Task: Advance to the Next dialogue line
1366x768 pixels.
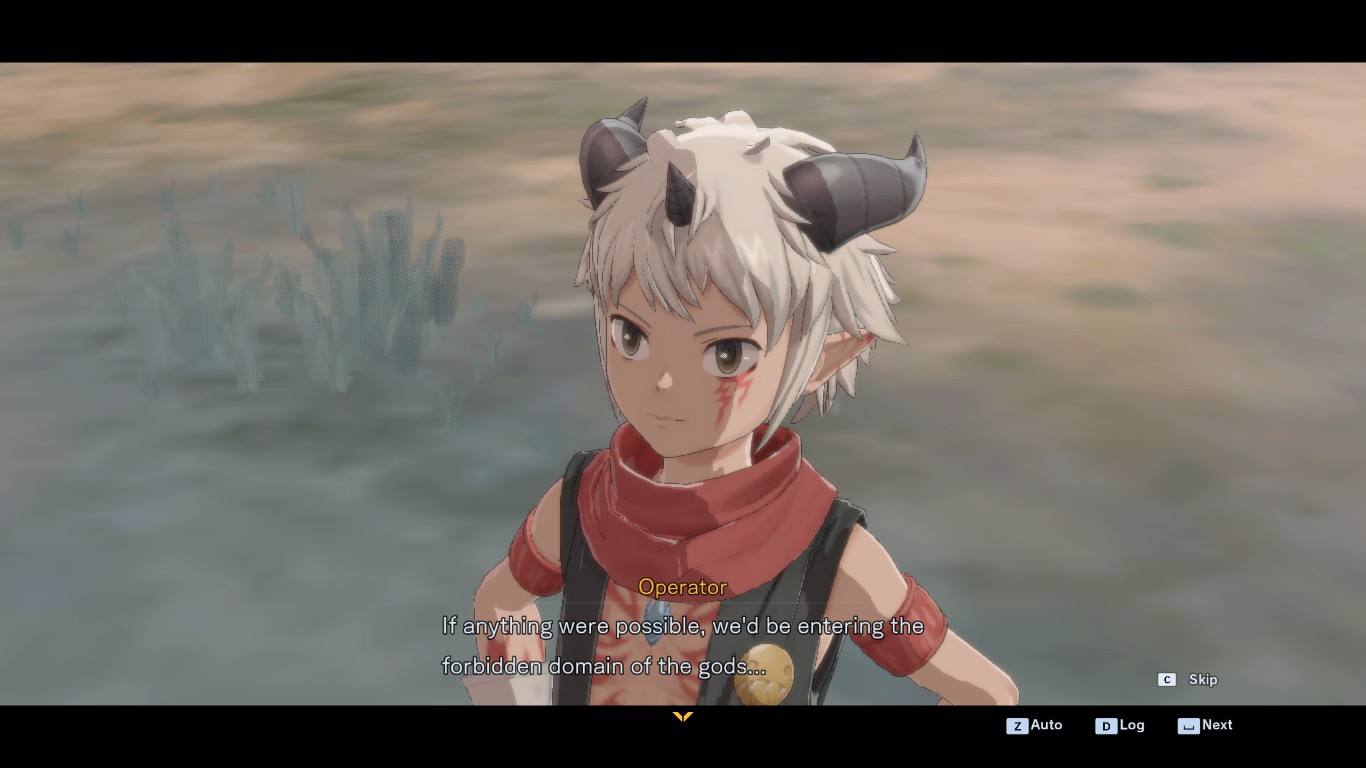Action: (x=1205, y=725)
